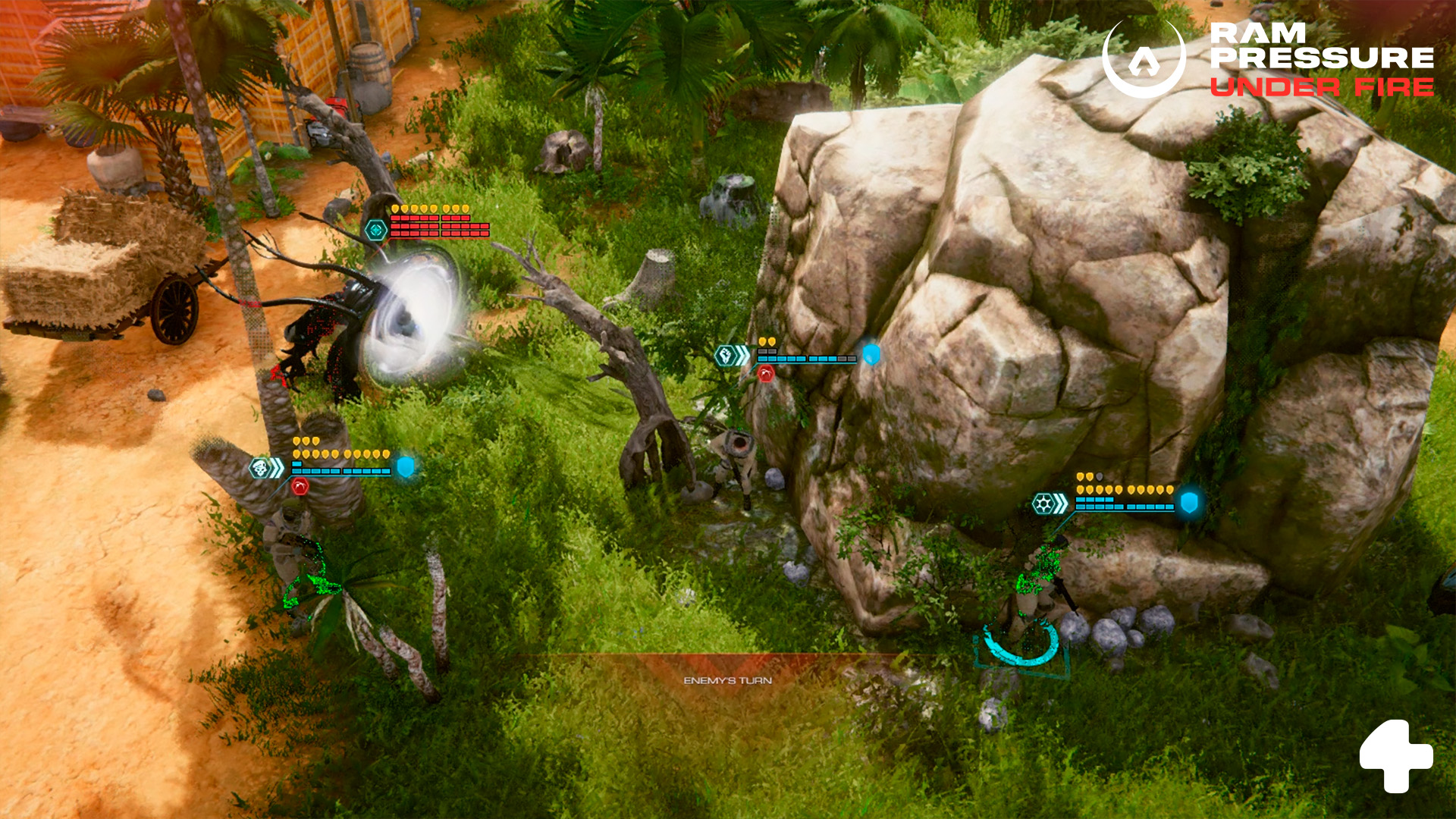Image resolution: width=1456 pixels, height=819 pixels.
Task: Click the RAM PRESSURE logo emblem top right
Action: (x=1145, y=58)
